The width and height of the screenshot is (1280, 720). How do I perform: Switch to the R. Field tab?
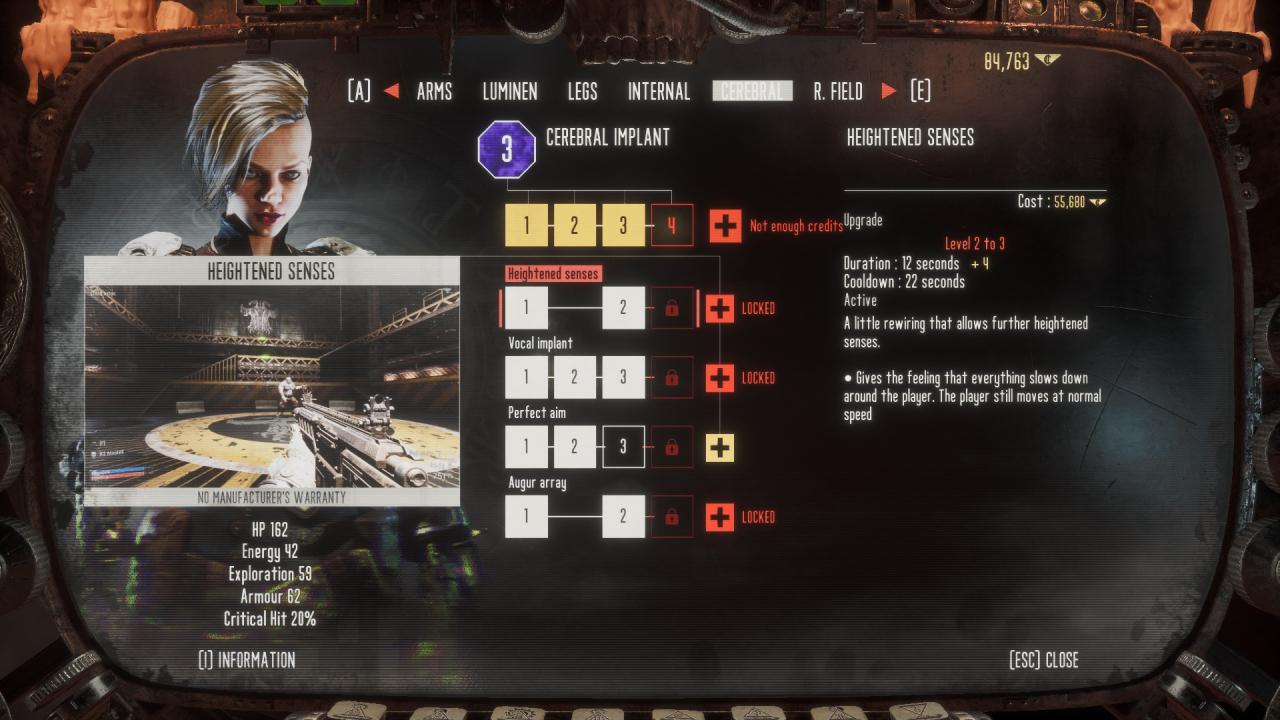[838, 92]
